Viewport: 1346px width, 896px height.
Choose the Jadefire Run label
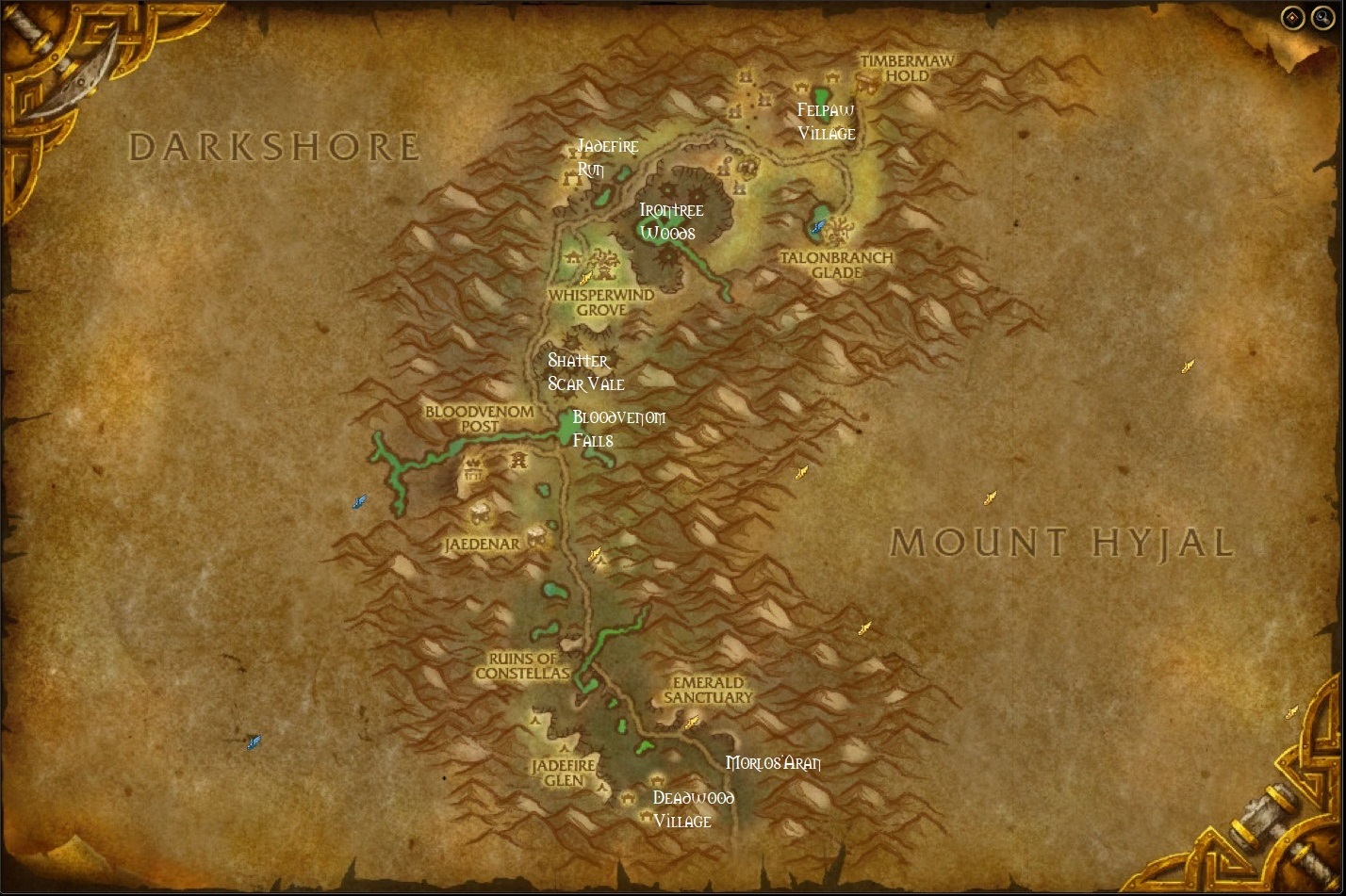tap(607, 157)
